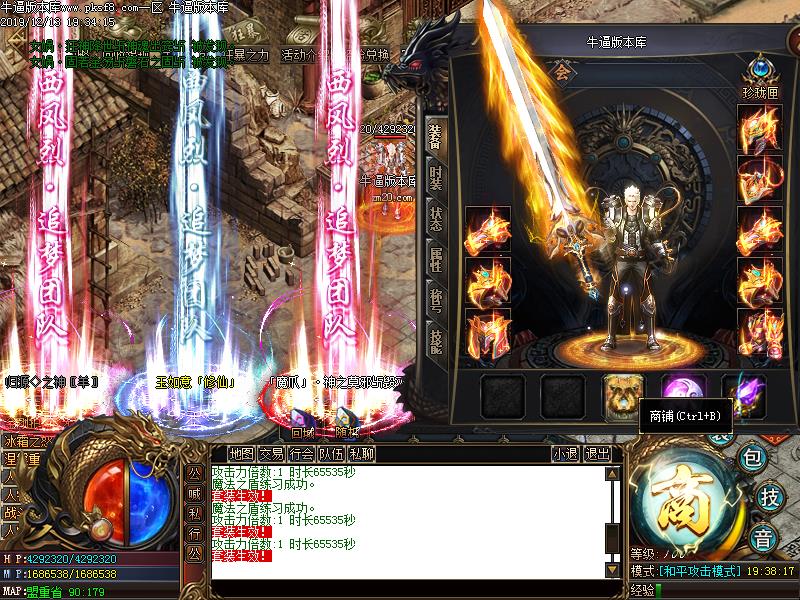
Task: Select the 状态 status tab
Action: click(x=435, y=219)
